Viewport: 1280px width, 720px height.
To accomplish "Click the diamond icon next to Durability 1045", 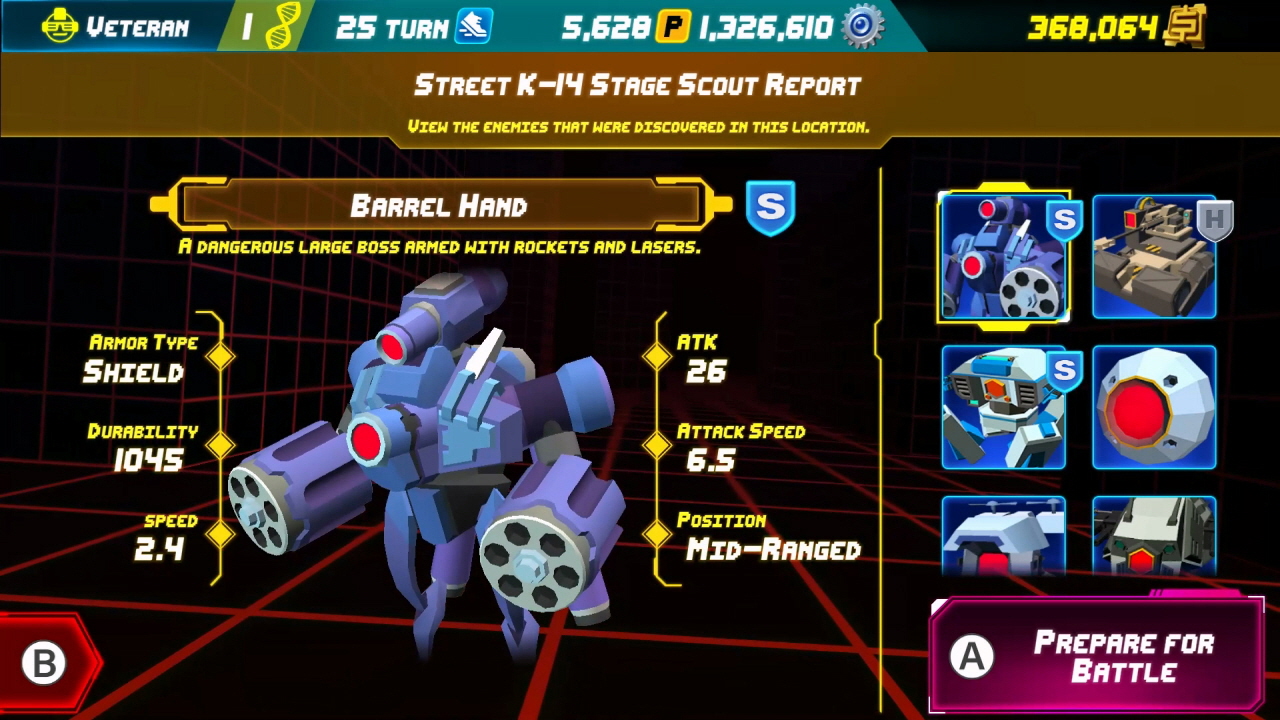I will pos(220,446).
